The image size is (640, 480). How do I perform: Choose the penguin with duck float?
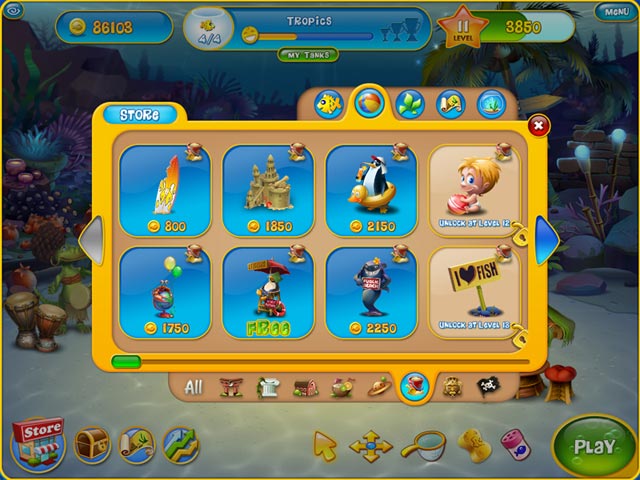371,191
